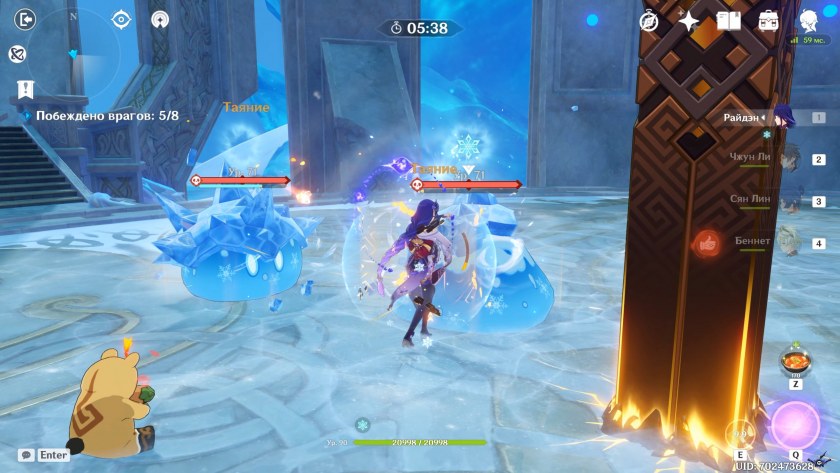Open the chat box speech bubble
This screenshot has height=473, width=840.
(x=26, y=455)
